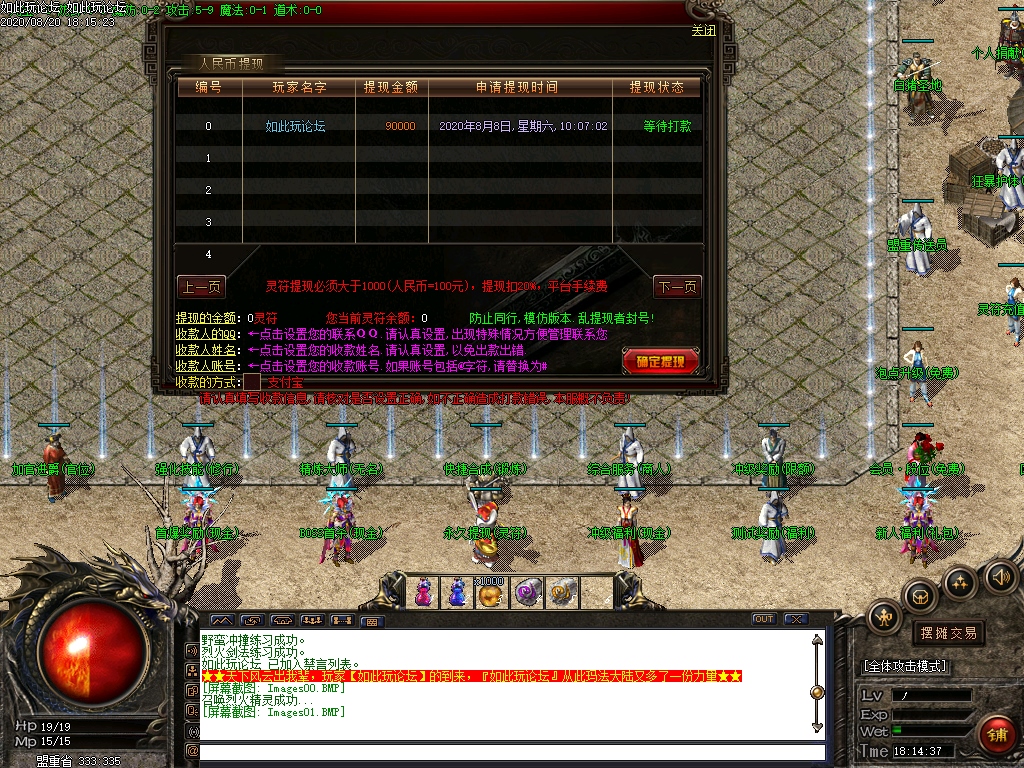This screenshot has width=1024, height=768.
Task: Close the withdrawal panel via 关闭
Action: tap(703, 30)
